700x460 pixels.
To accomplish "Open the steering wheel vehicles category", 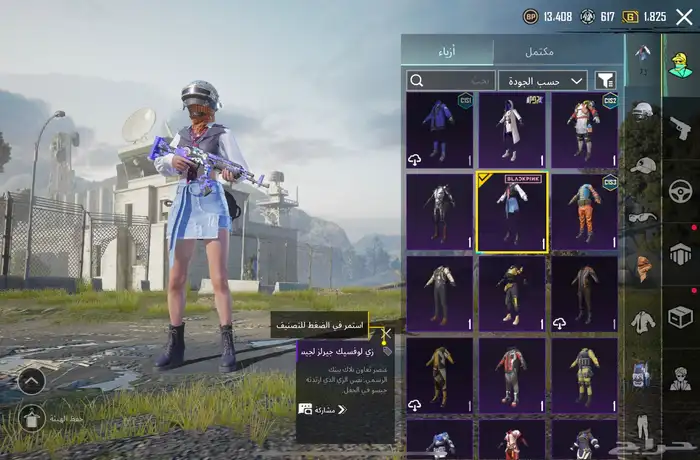I will 680,190.
